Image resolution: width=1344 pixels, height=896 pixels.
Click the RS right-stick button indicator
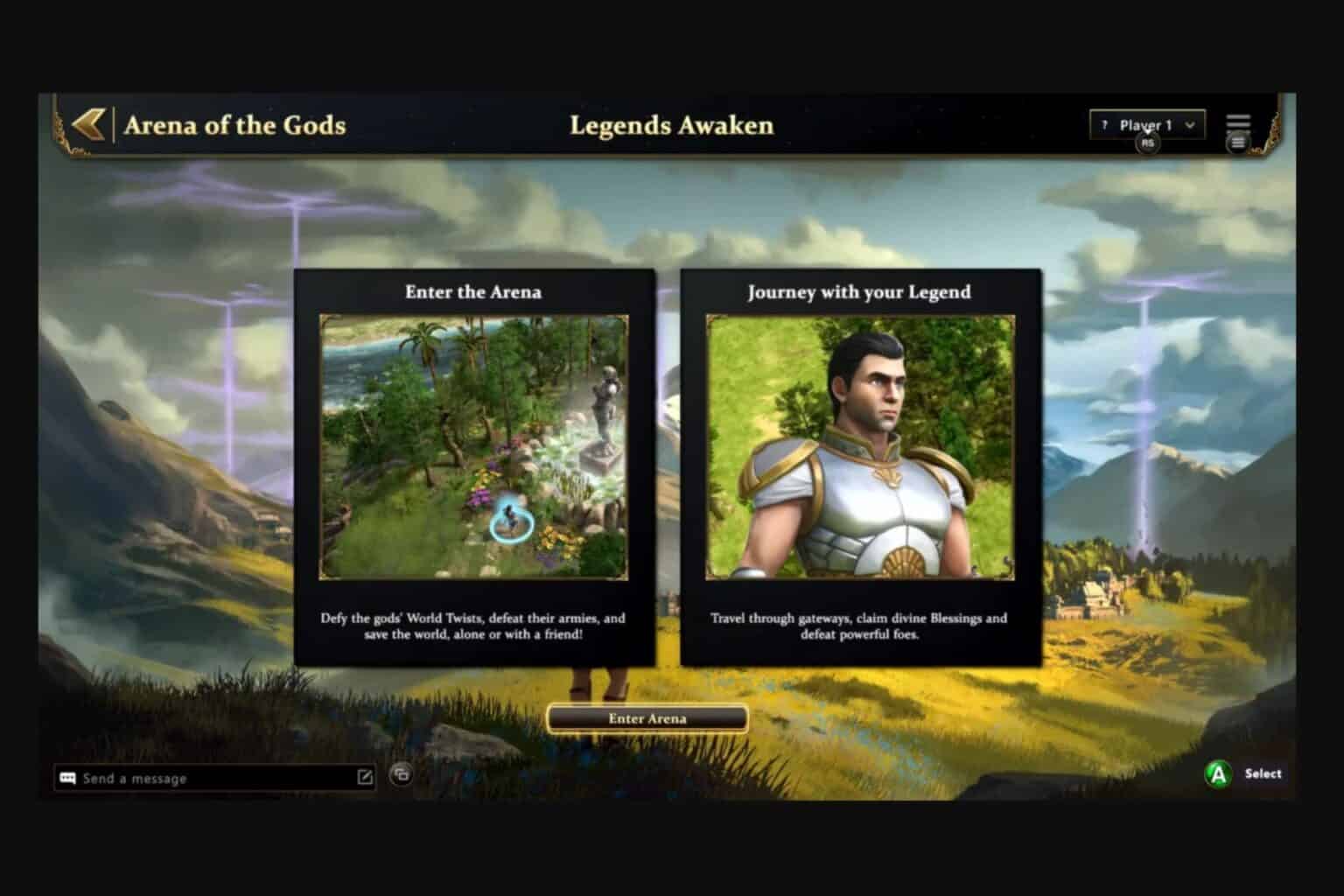tap(1148, 143)
